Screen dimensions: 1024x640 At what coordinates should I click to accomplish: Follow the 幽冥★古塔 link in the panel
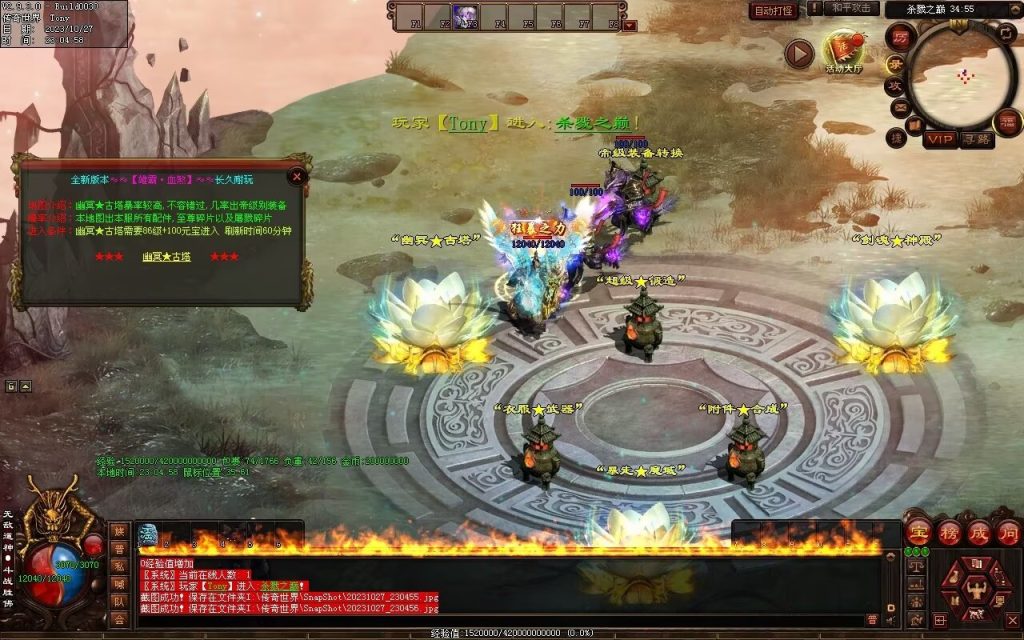pyautogui.click(x=166, y=257)
